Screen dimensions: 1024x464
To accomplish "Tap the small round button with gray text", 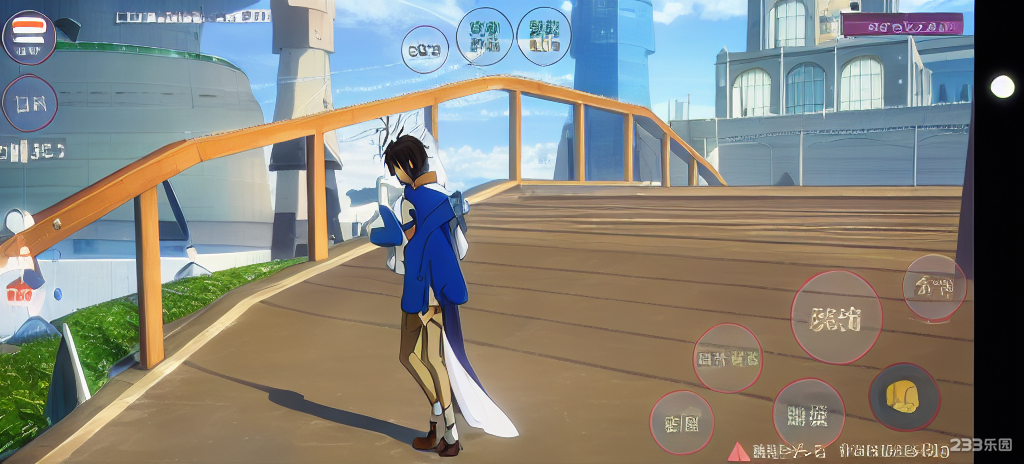I will point(425,49).
